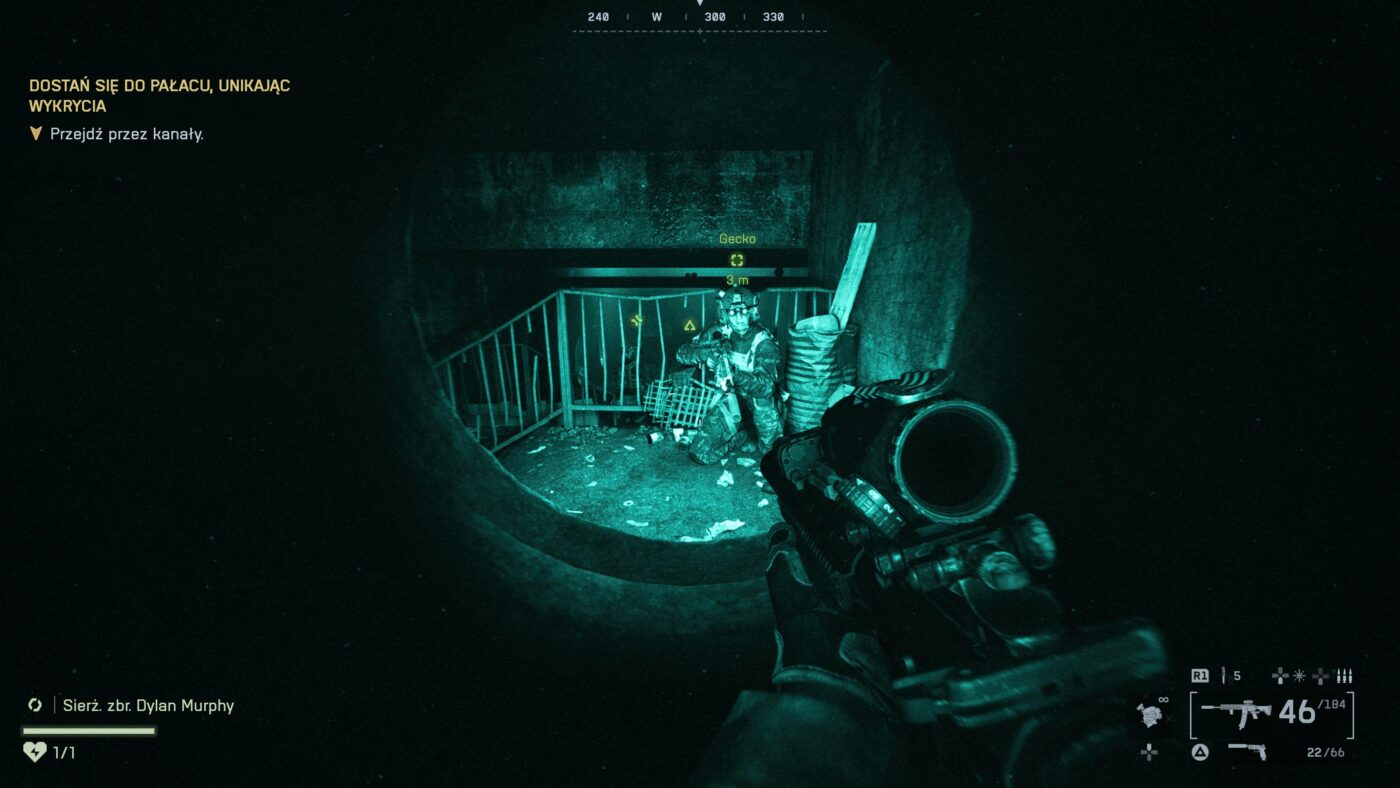The height and width of the screenshot is (788, 1400).
Task: Open the palace infiltration objective tracker
Action: 159,95
